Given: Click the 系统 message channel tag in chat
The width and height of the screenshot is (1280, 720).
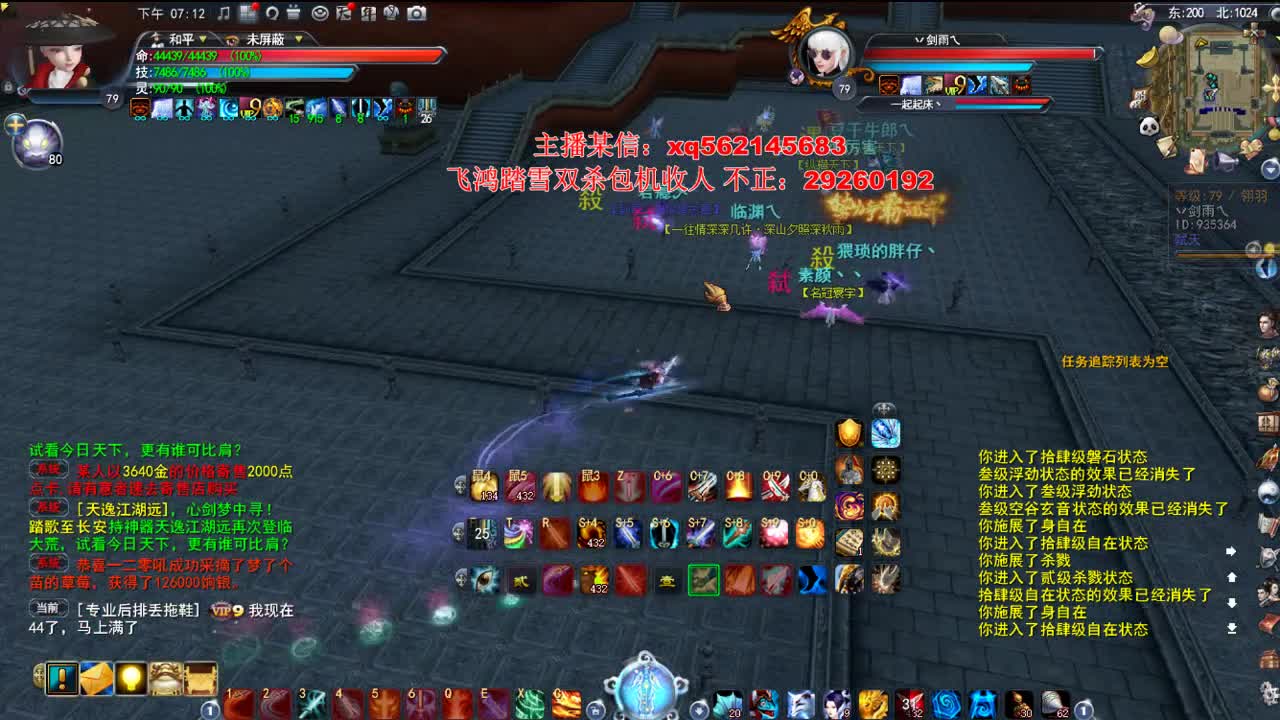Looking at the screenshot, I should [47, 470].
